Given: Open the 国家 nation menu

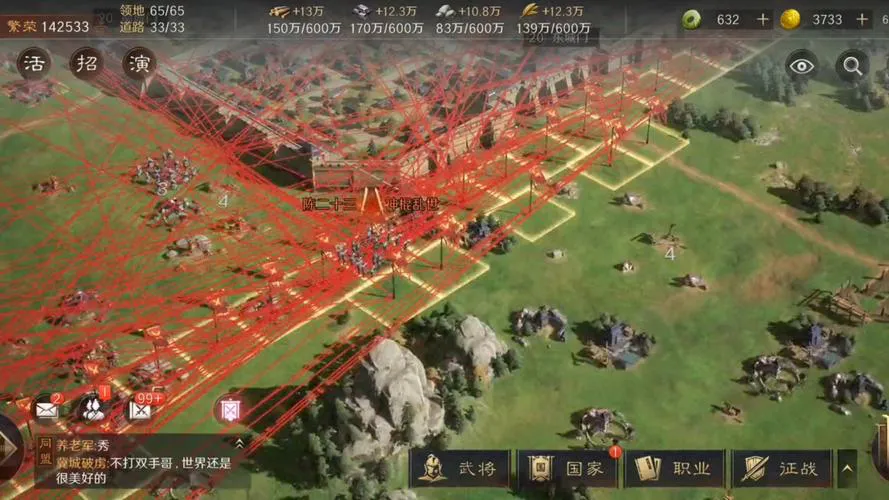Looking at the screenshot, I should [x=566, y=468].
